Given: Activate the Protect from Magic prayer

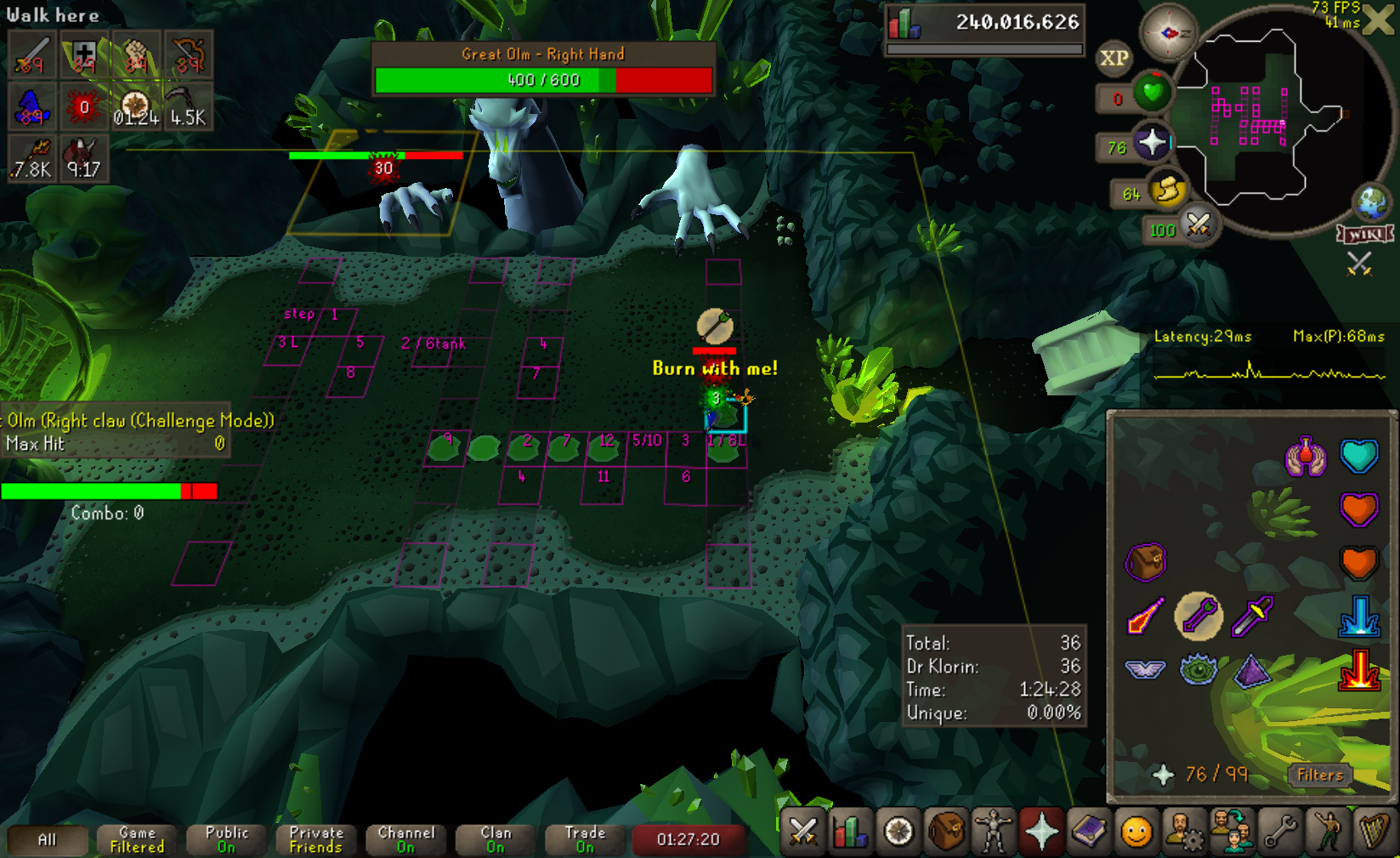Looking at the screenshot, I should click(x=1145, y=617).
